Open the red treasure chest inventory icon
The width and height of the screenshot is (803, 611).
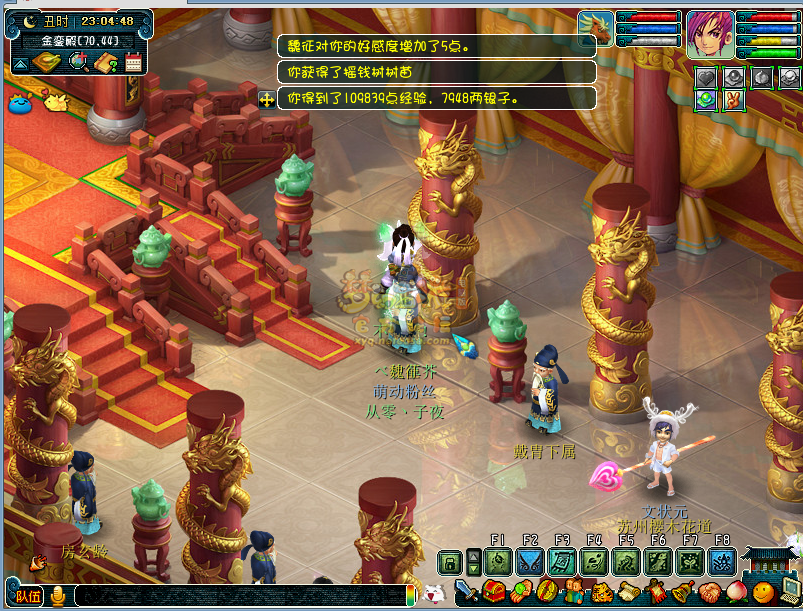coord(493,592)
